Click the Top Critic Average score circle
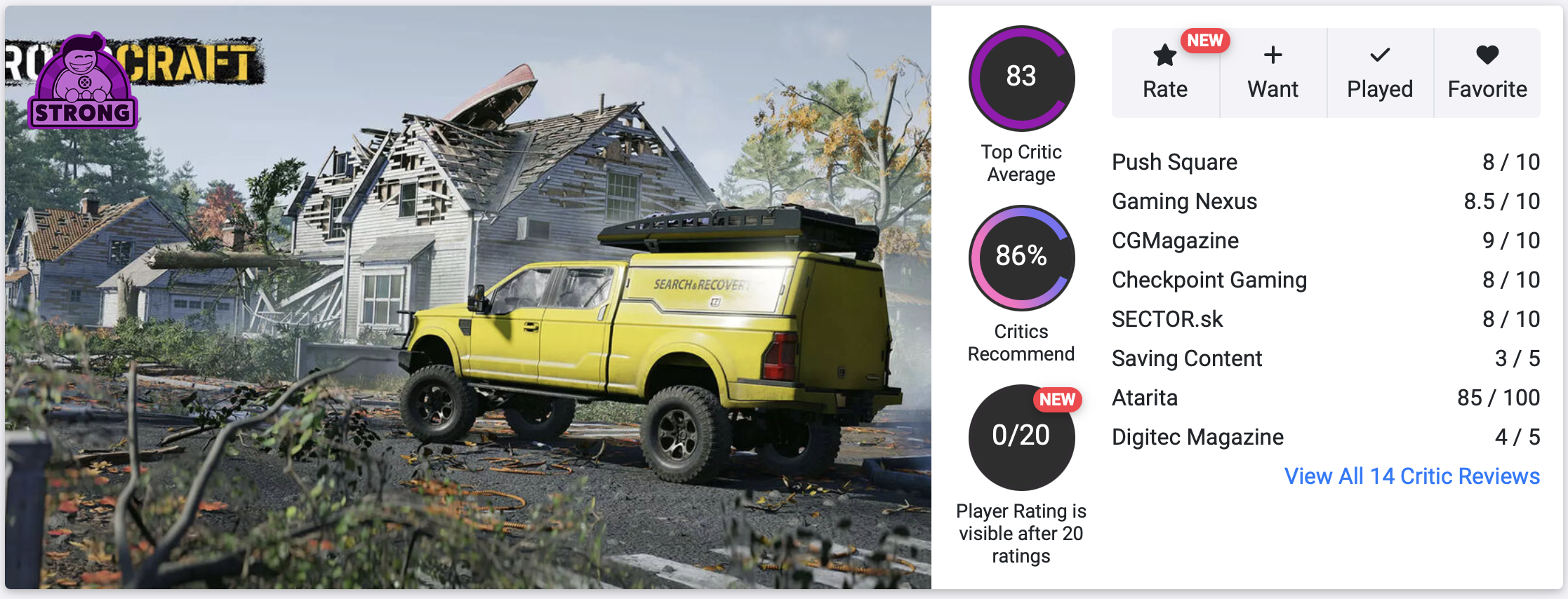Image resolution: width=1568 pixels, height=599 pixels. click(1021, 78)
